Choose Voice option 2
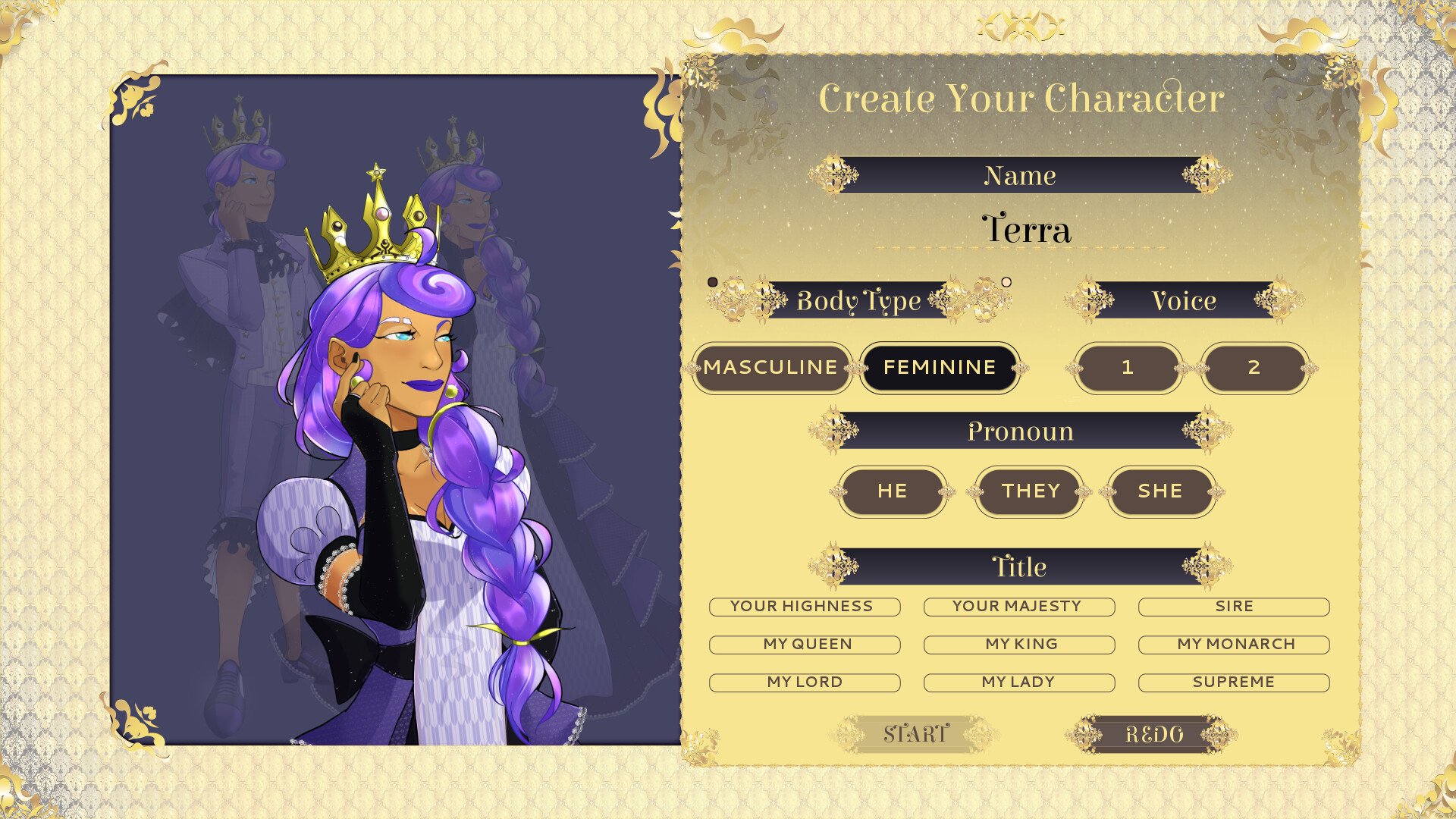 [x=1255, y=368]
